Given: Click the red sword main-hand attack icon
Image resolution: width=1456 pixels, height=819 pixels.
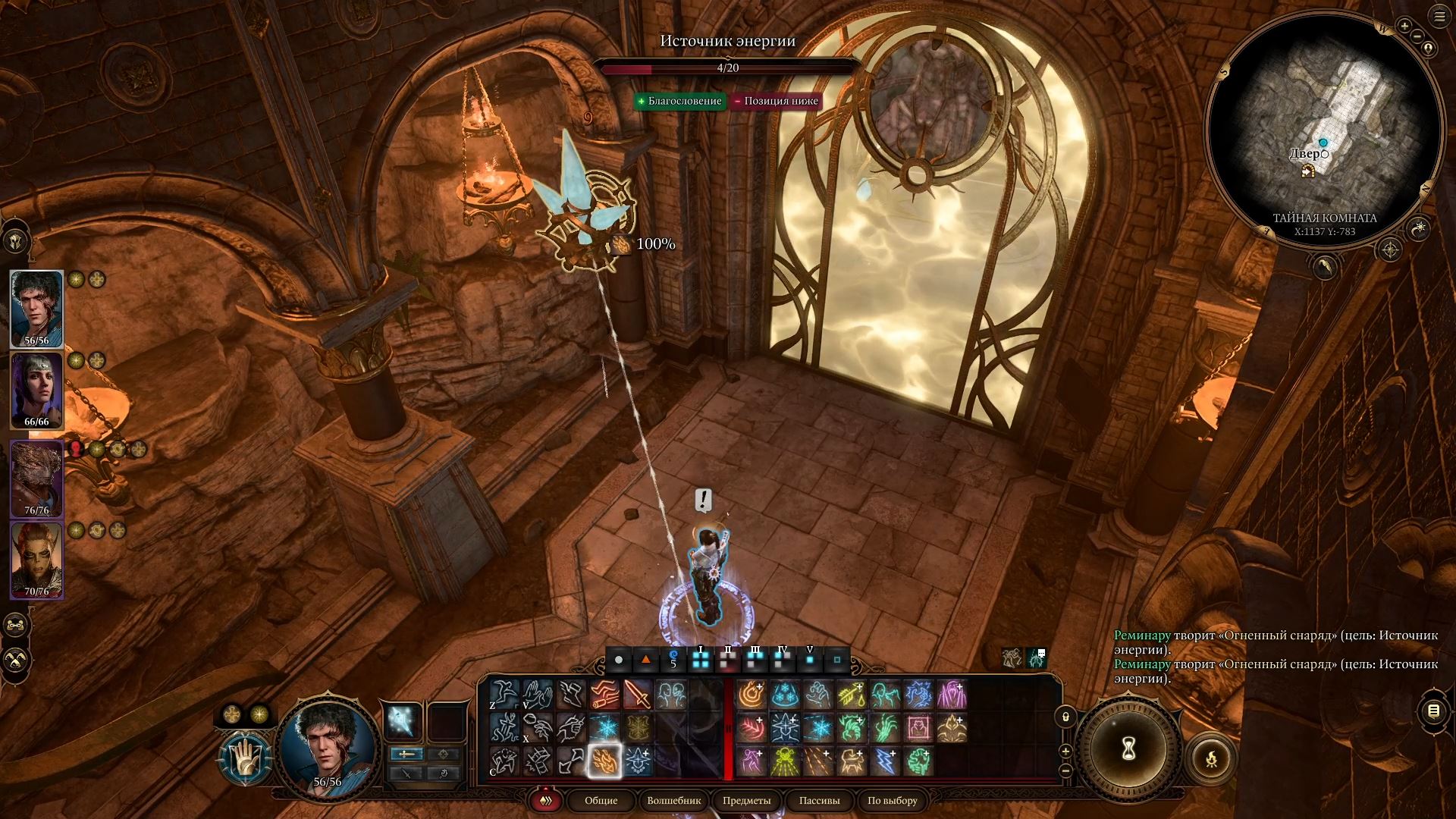Looking at the screenshot, I should (638, 694).
